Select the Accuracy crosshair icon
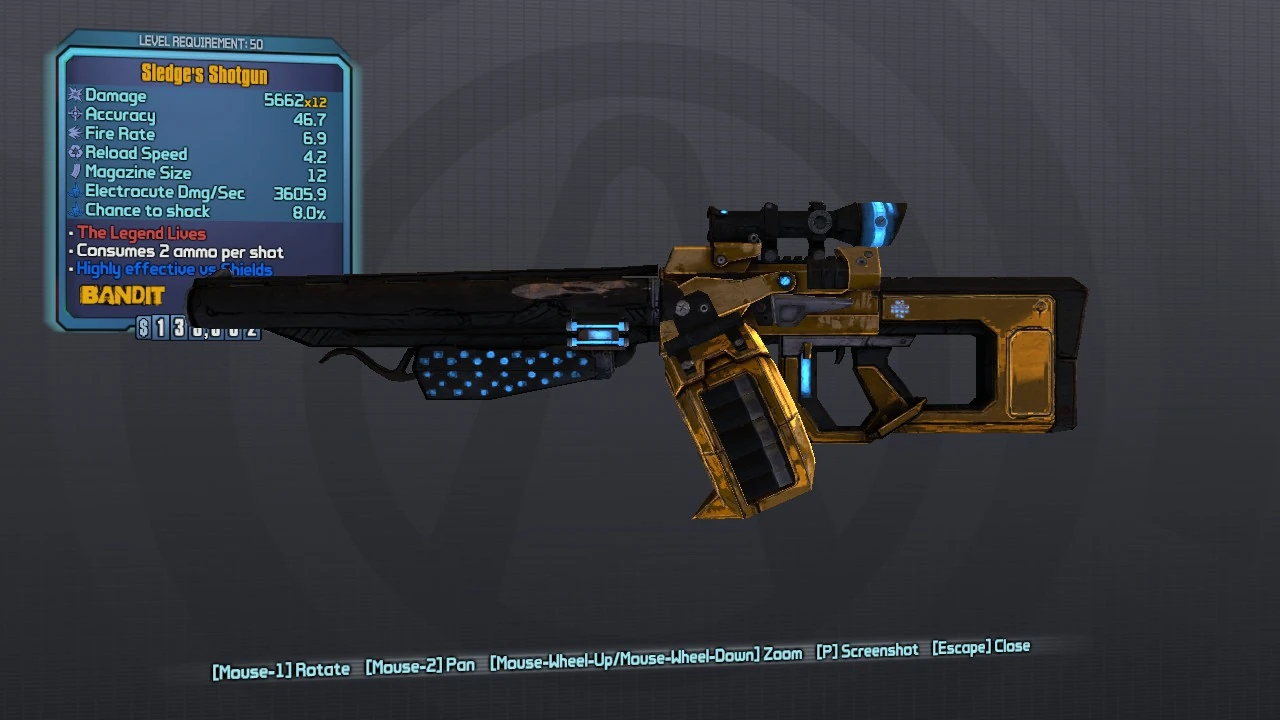Screen dimensions: 1280x720 [73, 115]
